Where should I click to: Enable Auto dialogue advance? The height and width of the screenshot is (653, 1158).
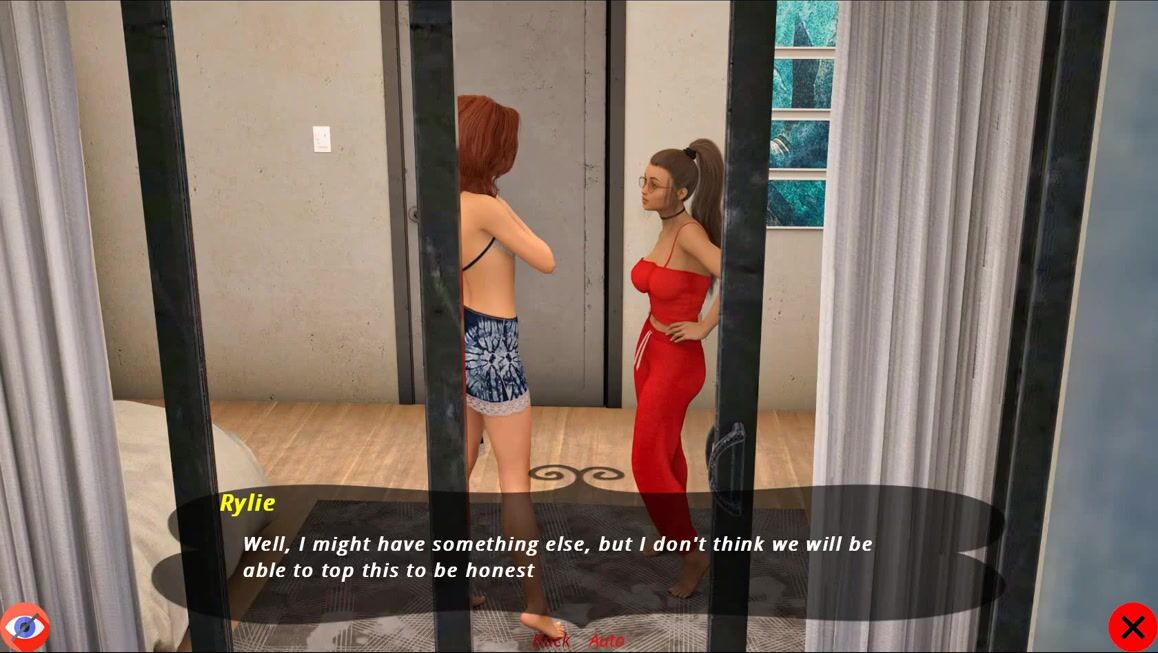coord(606,641)
